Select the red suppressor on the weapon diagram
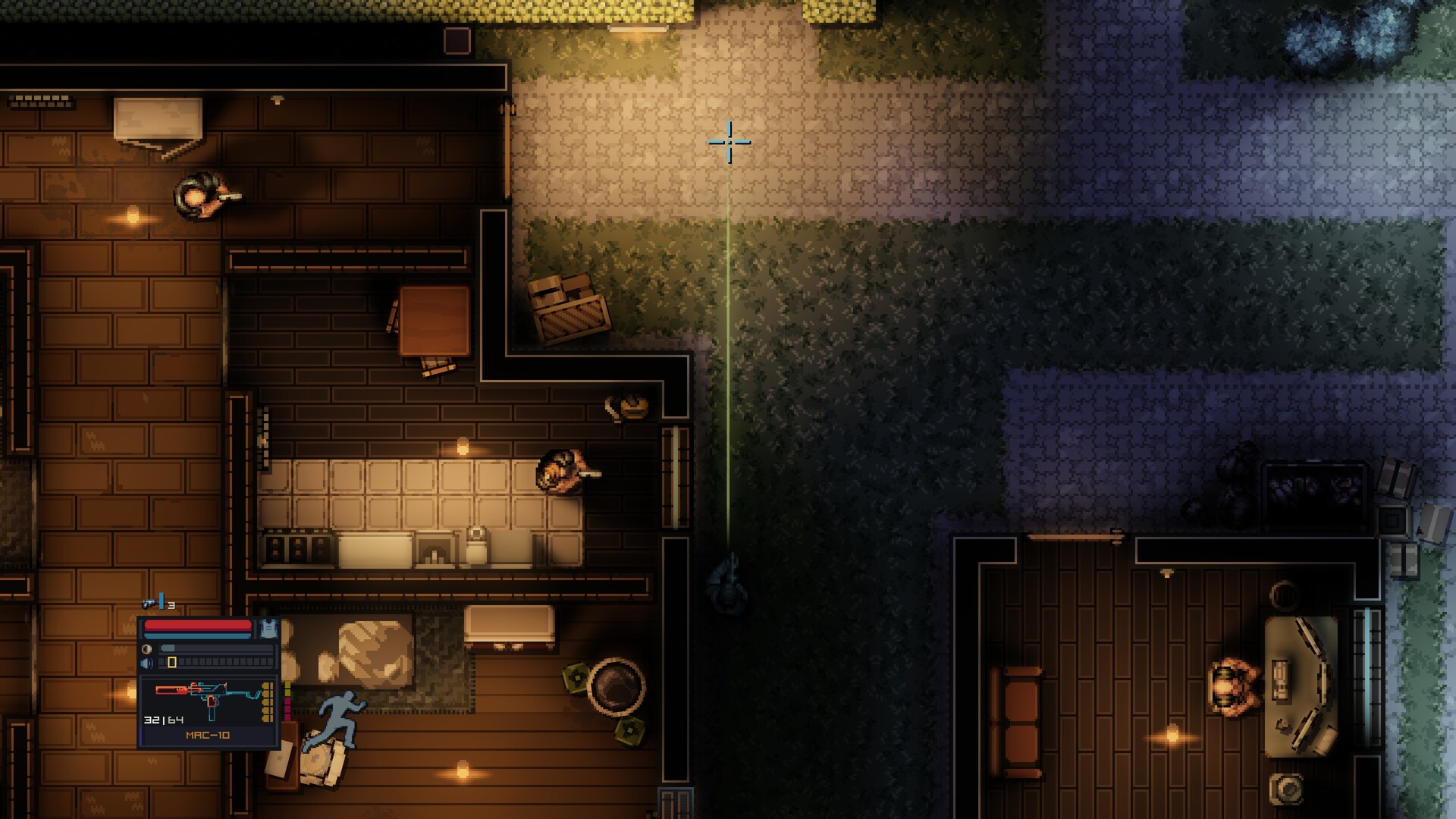The image size is (1456, 819). coord(170,690)
